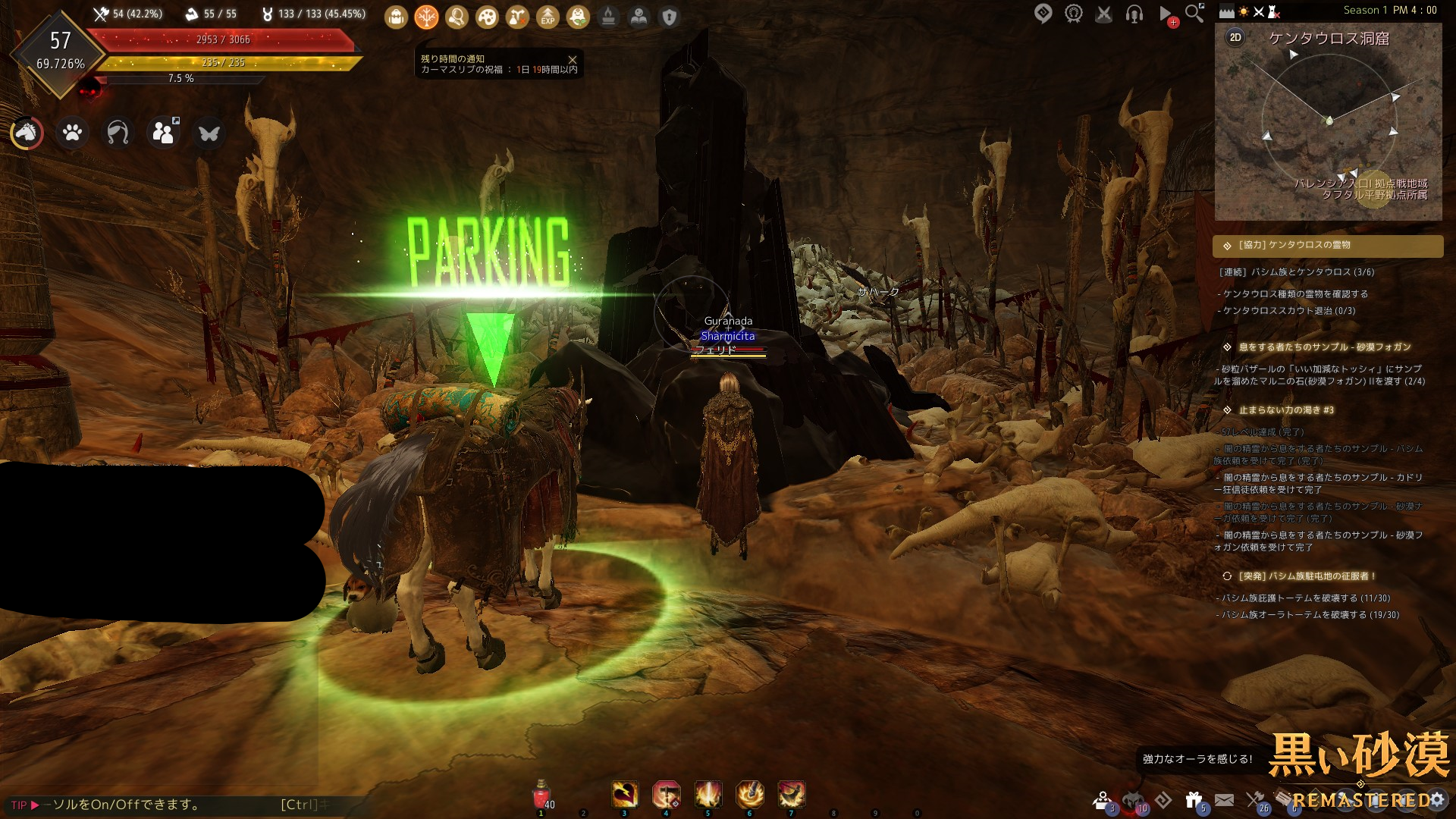Open the magnifying glass search icon
This screenshot has height=819, width=1456.
(1194, 14)
